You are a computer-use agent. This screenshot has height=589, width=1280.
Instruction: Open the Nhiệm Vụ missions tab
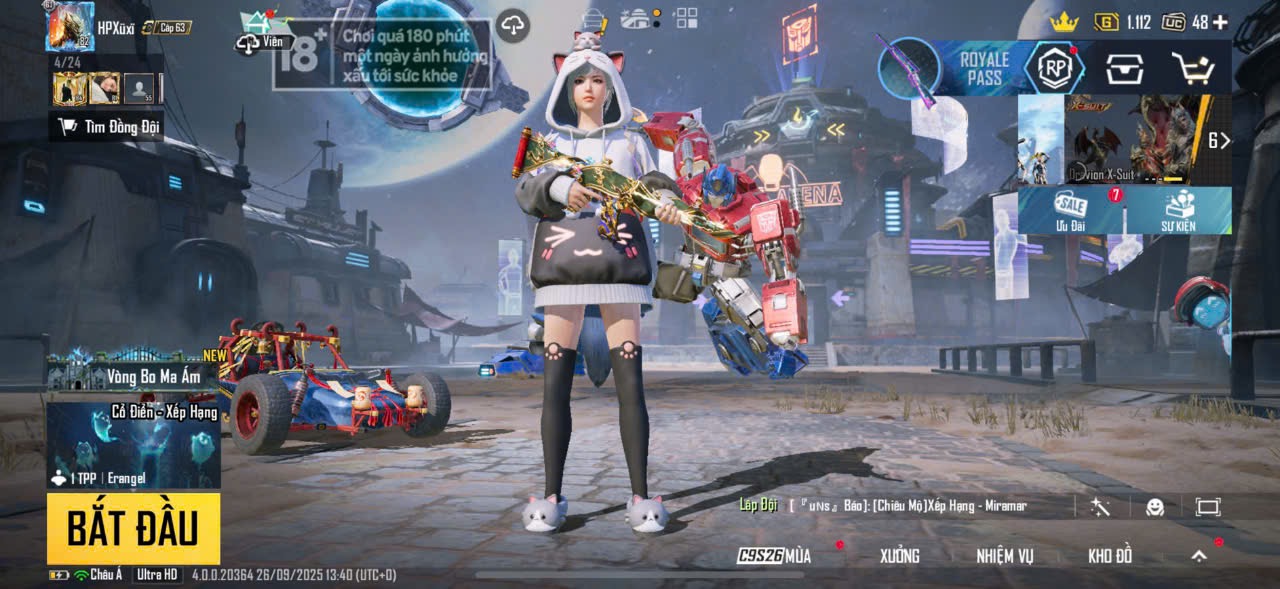pos(1005,556)
